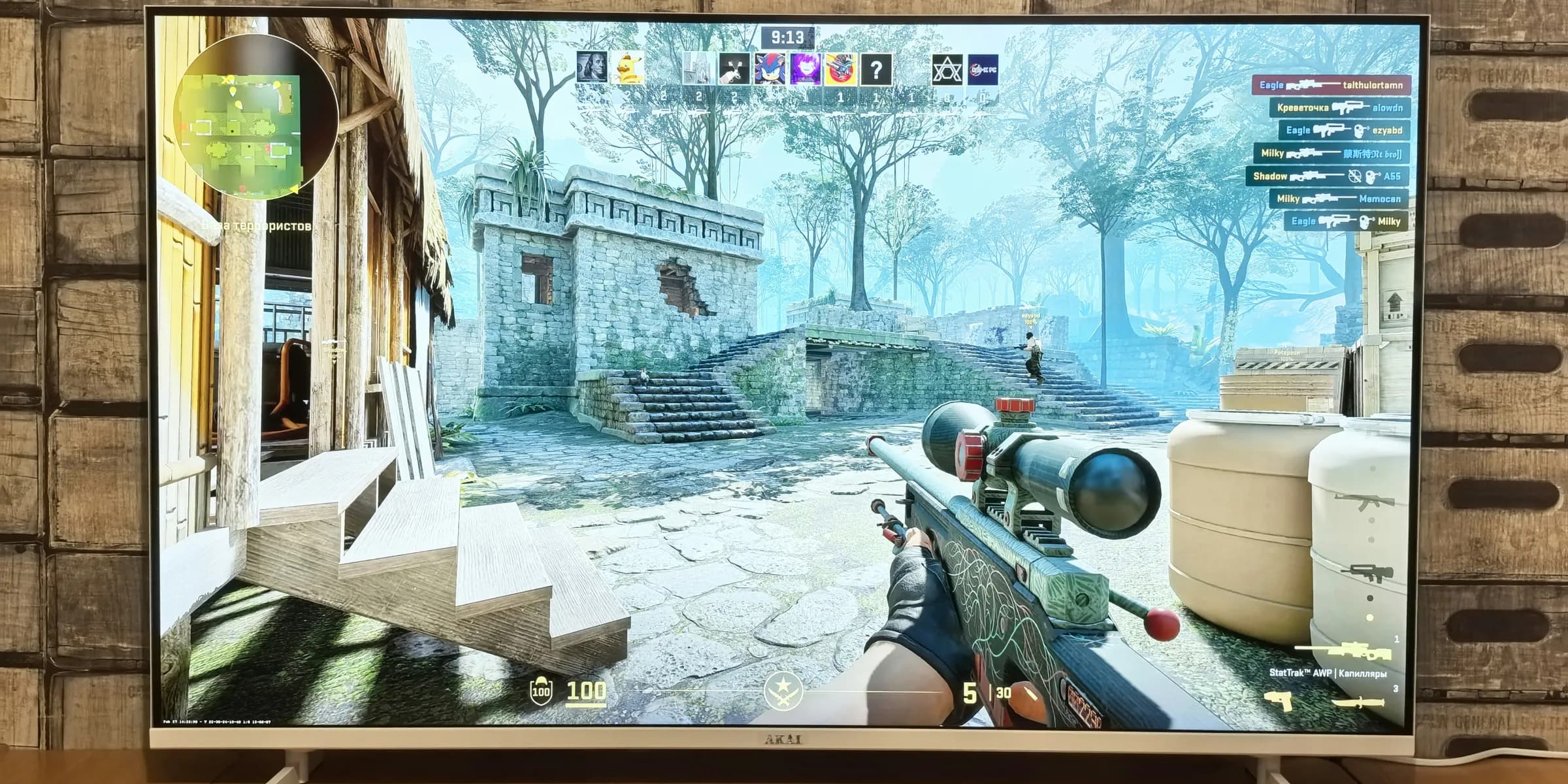Toggle the headshot marker next to Milky's kill

(1367, 221)
